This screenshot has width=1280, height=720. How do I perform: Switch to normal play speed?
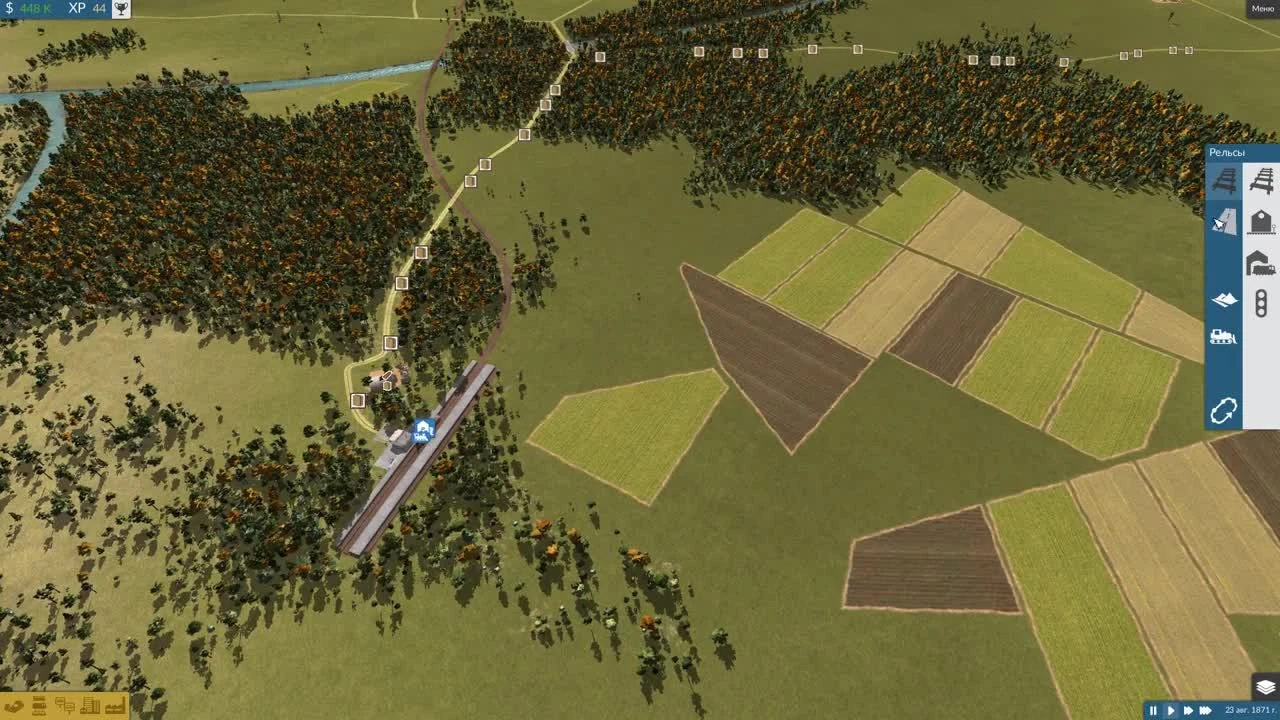point(1172,710)
